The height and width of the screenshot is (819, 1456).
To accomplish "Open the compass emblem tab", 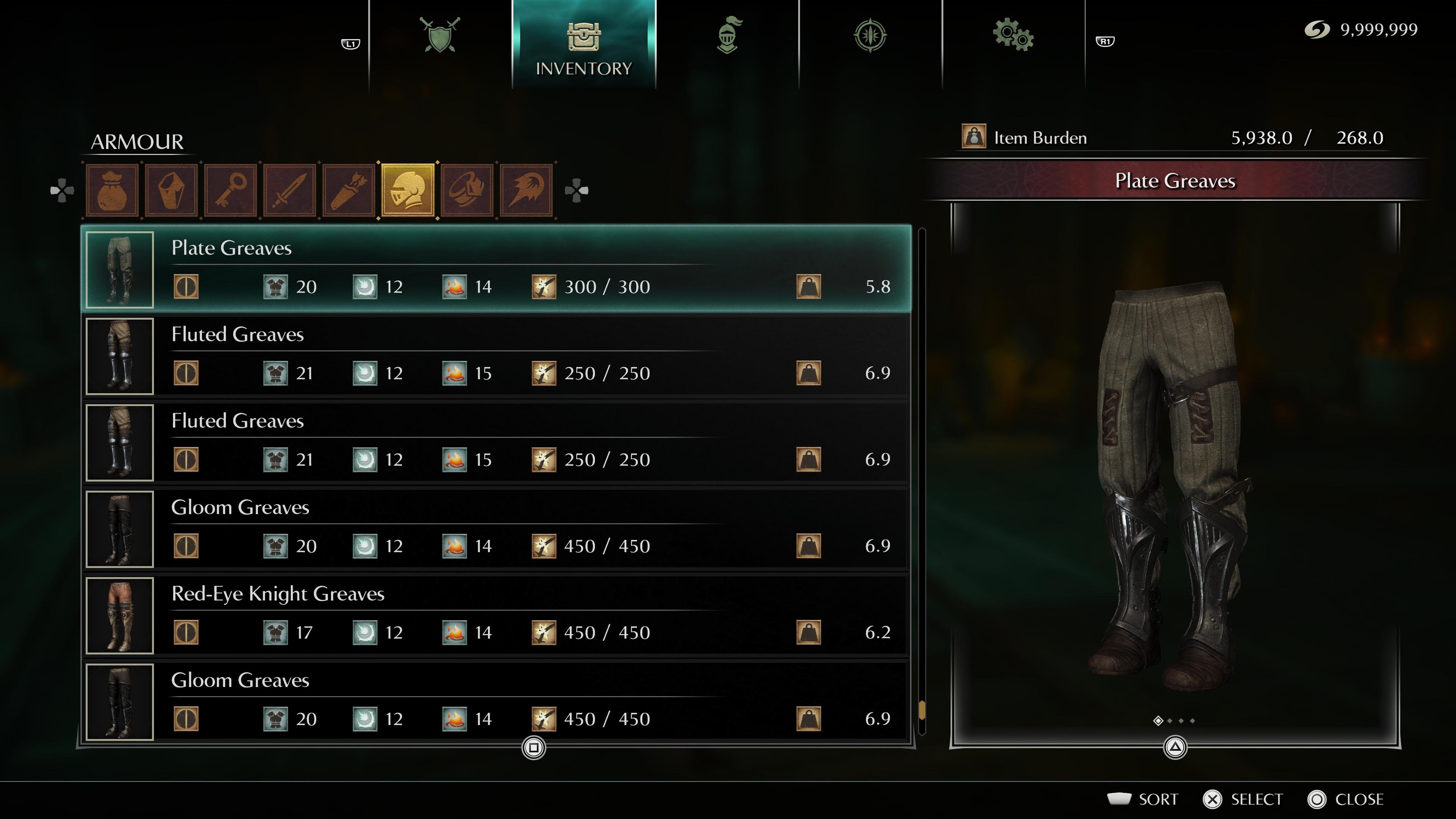I will (870, 36).
